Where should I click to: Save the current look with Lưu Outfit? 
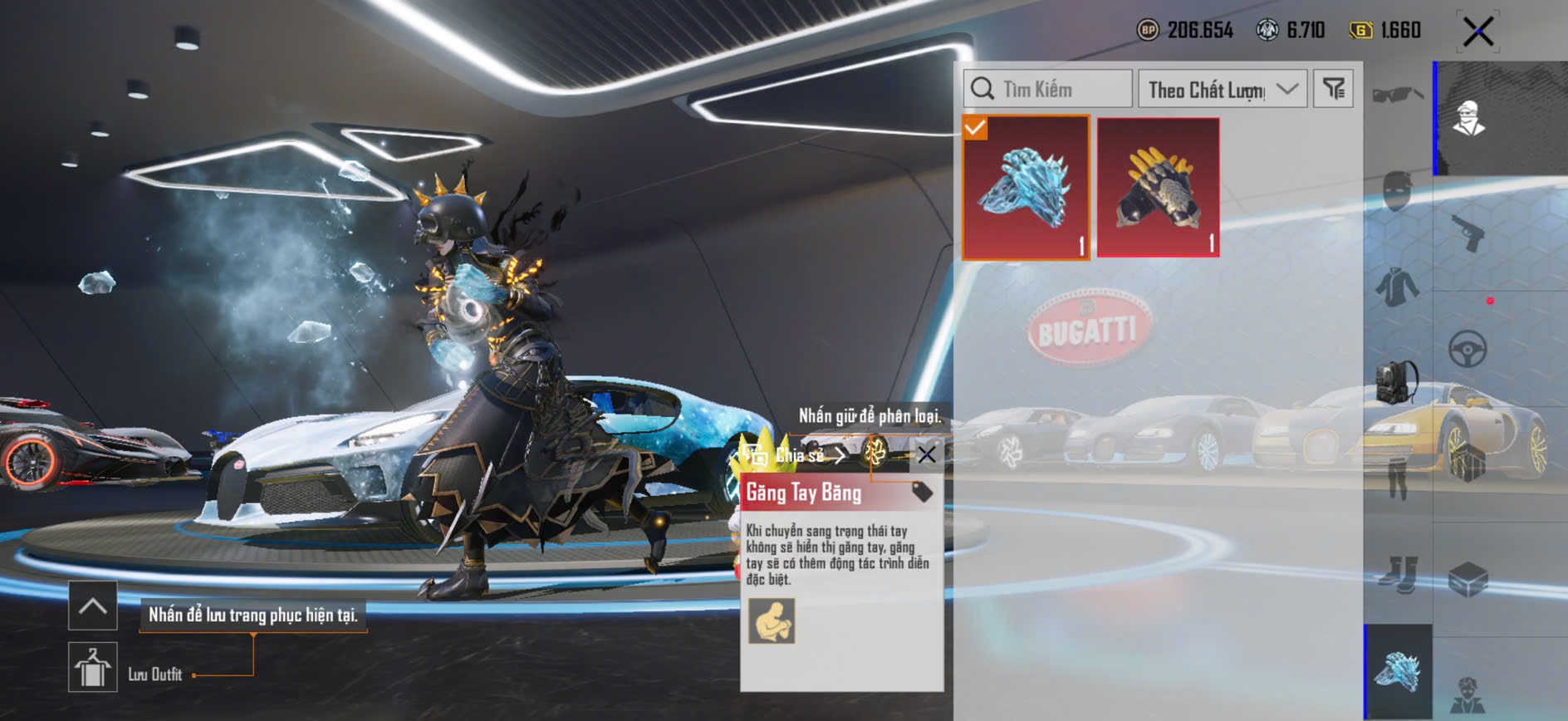pos(93,667)
